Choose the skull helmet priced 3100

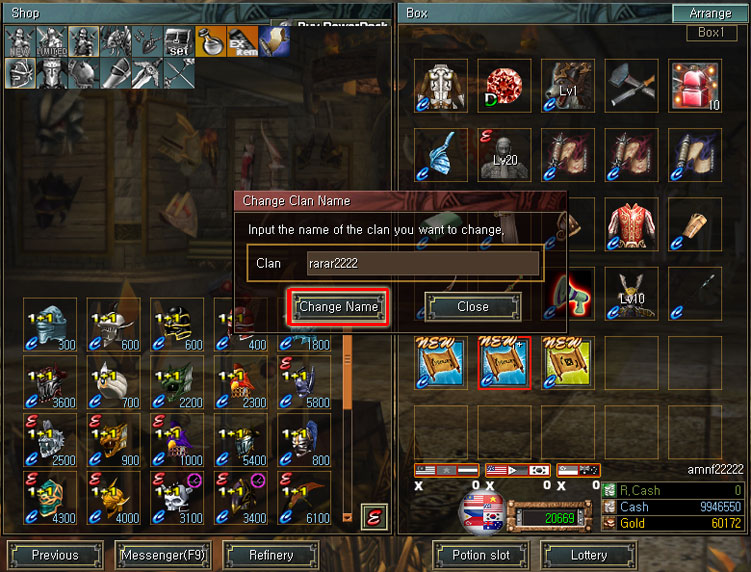tap(178, 497)
